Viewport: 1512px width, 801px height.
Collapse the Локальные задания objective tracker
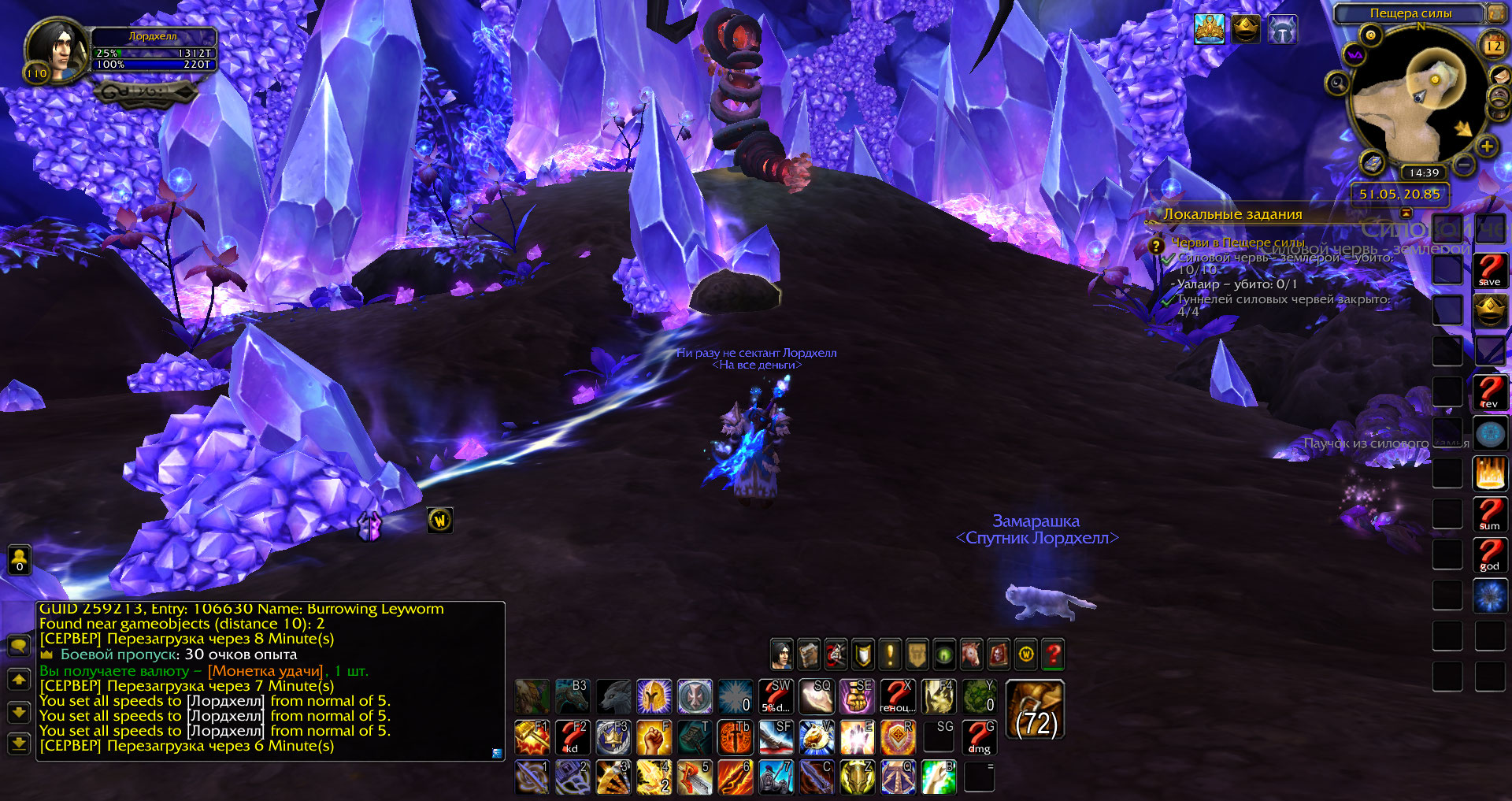tap(1406, 213)
